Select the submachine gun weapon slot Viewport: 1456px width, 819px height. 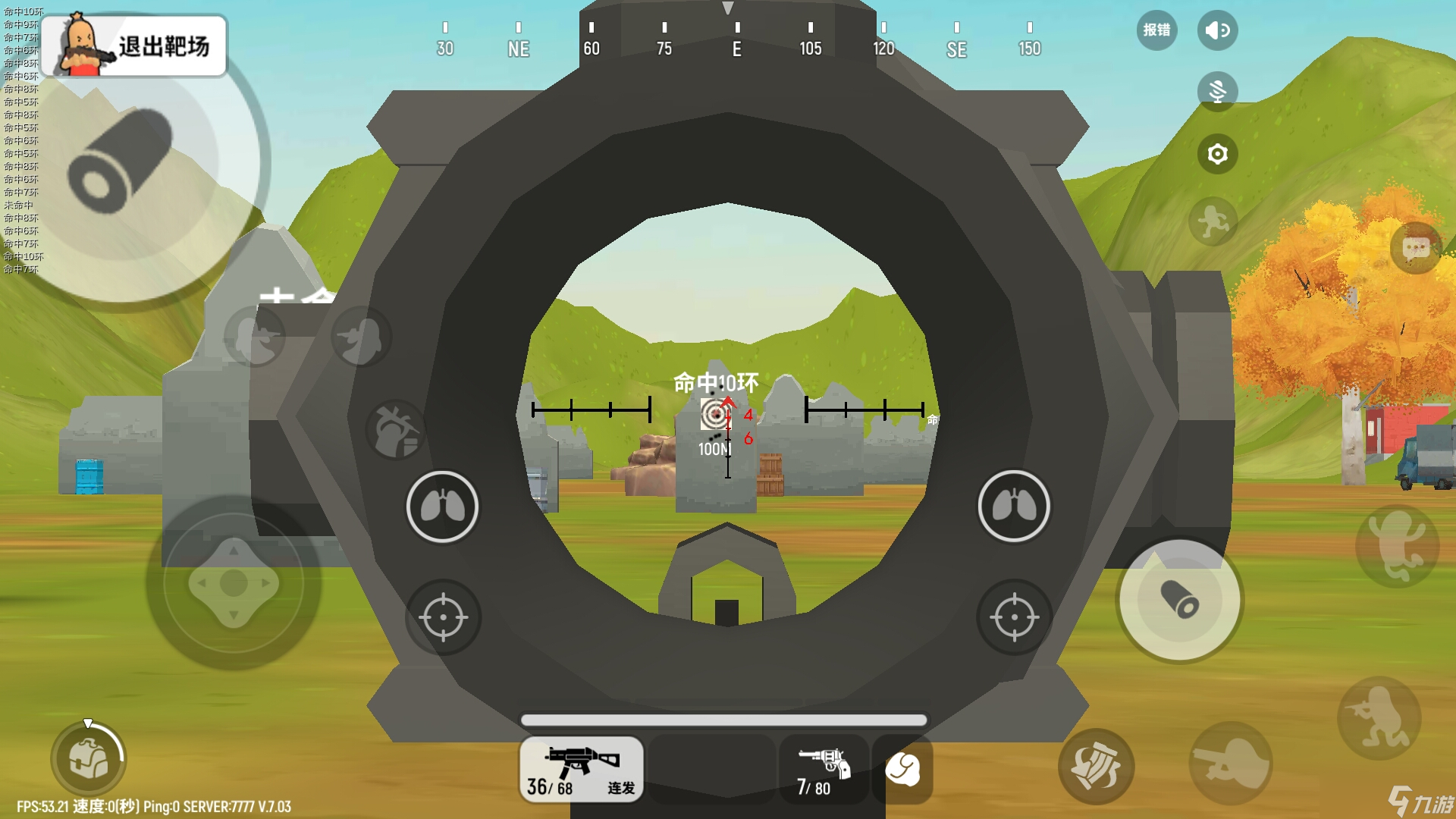click(582, 769)
